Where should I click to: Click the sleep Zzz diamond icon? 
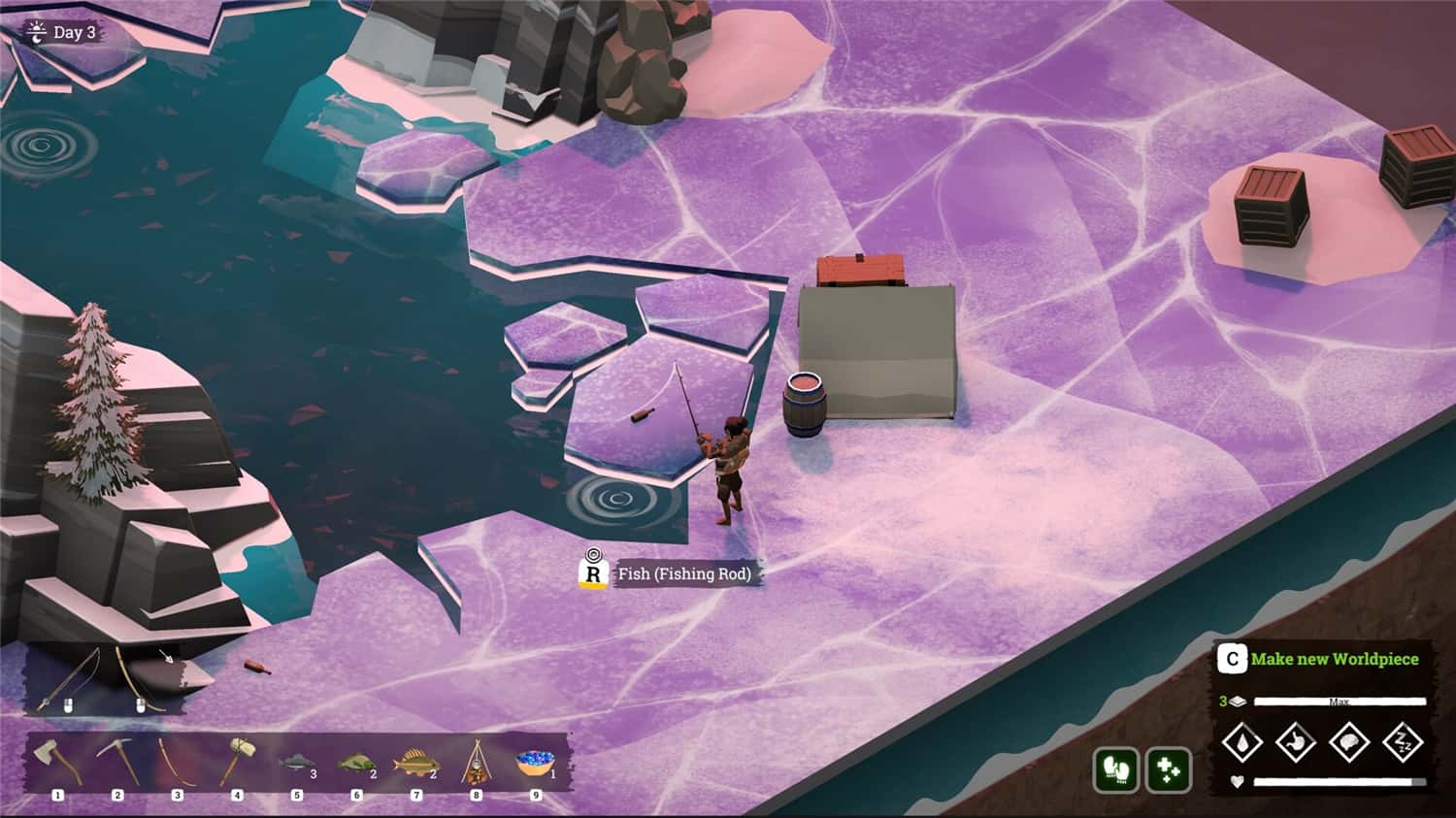[1404, 741]
